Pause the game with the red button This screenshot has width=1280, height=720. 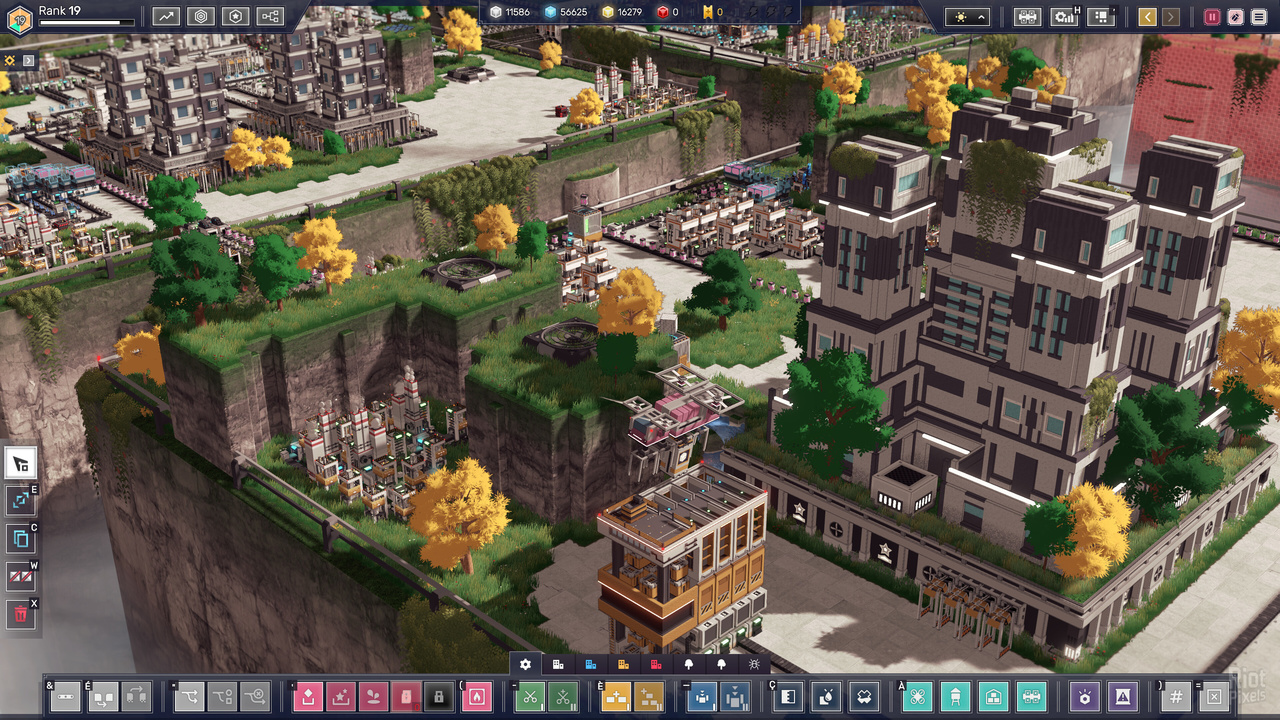1212,17
